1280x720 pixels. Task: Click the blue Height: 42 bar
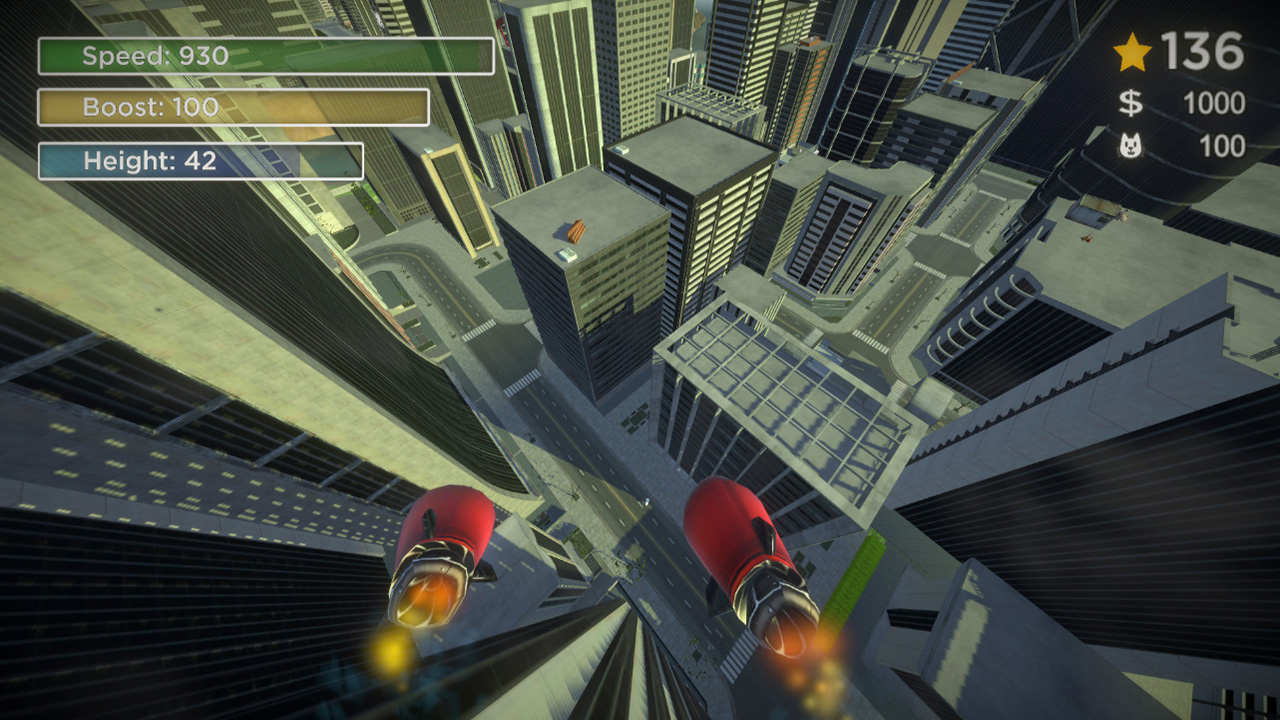pyautogui.click(x=200, y=159)
